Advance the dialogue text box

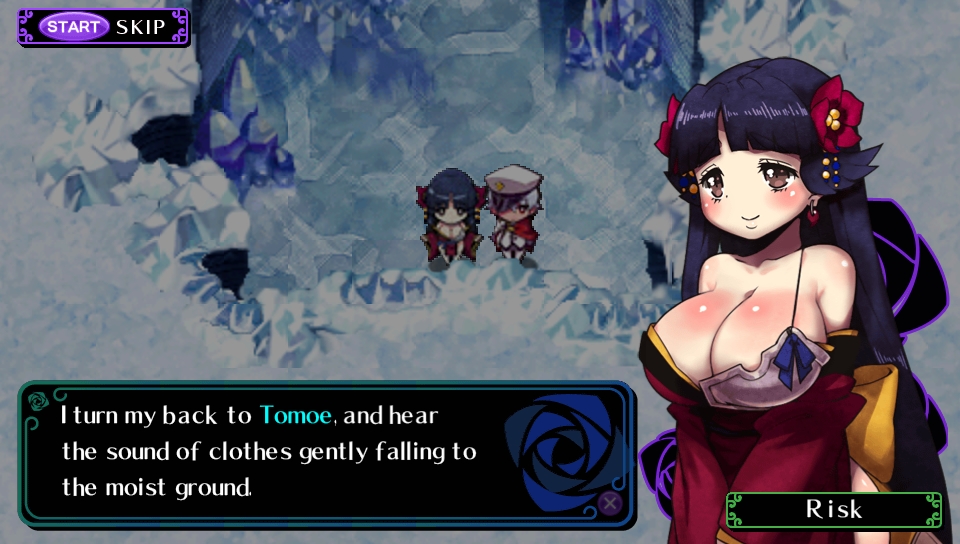(x=609, y=503)
